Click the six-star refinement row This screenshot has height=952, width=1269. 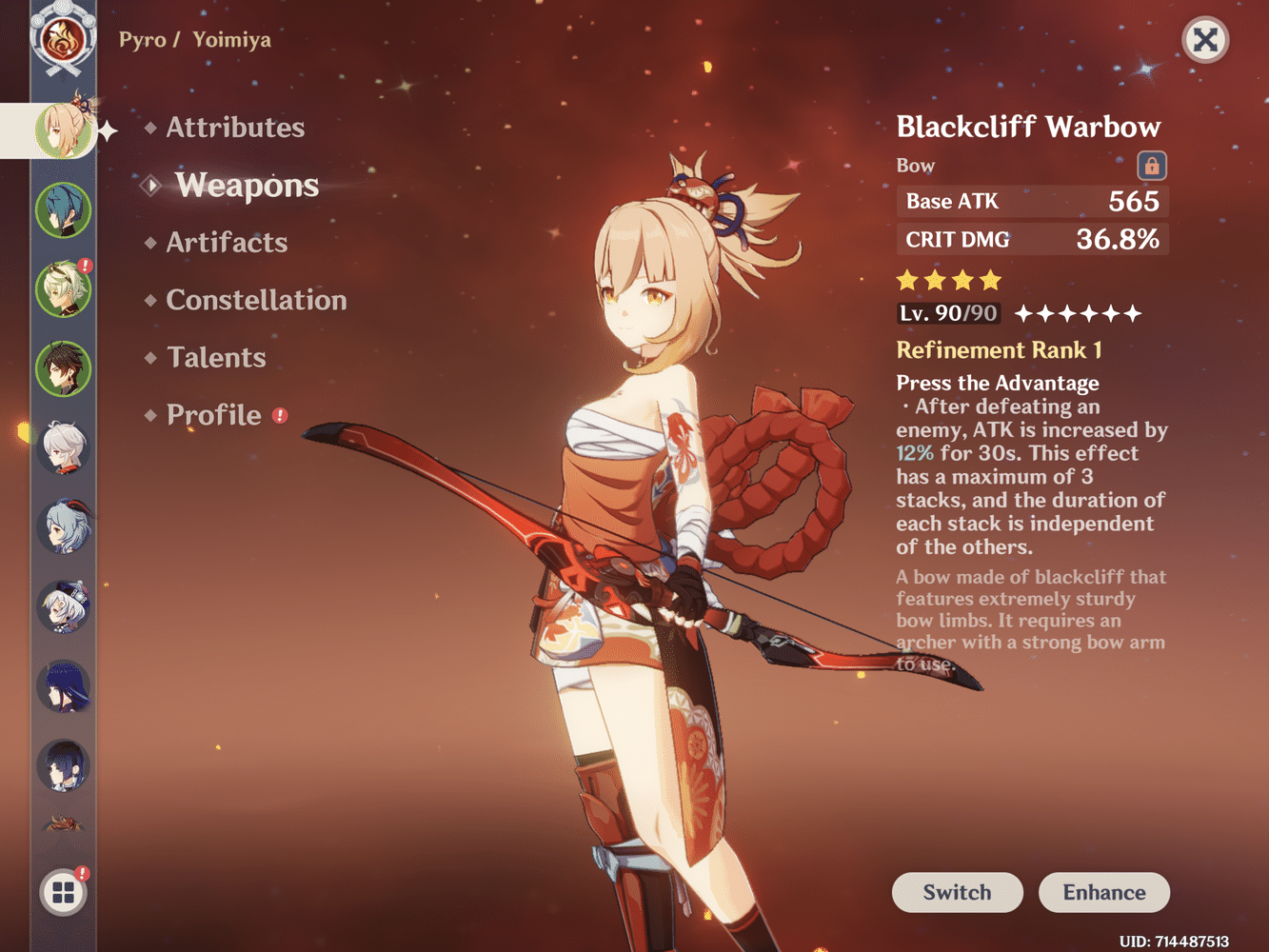[x=1076, y=312]
